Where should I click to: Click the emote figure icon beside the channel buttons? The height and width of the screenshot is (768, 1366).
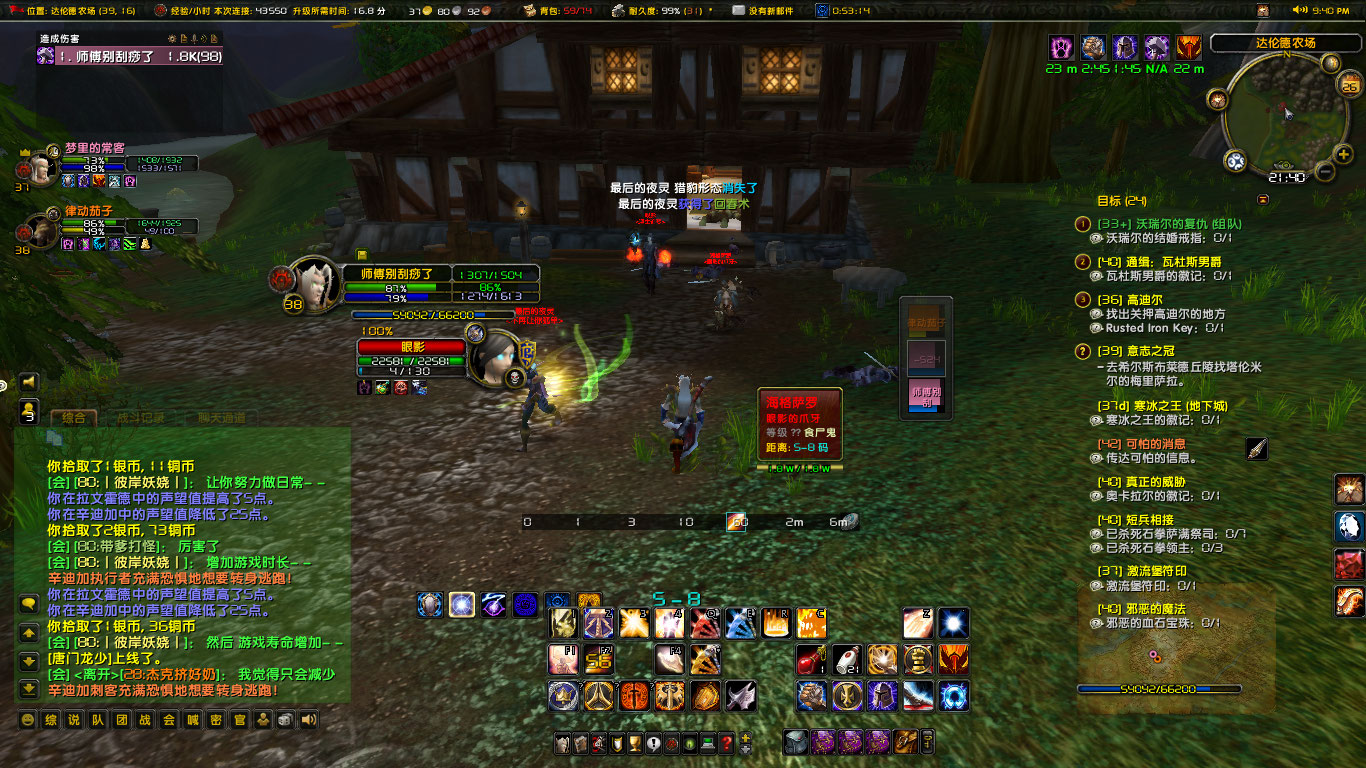[x=263, y=719]
